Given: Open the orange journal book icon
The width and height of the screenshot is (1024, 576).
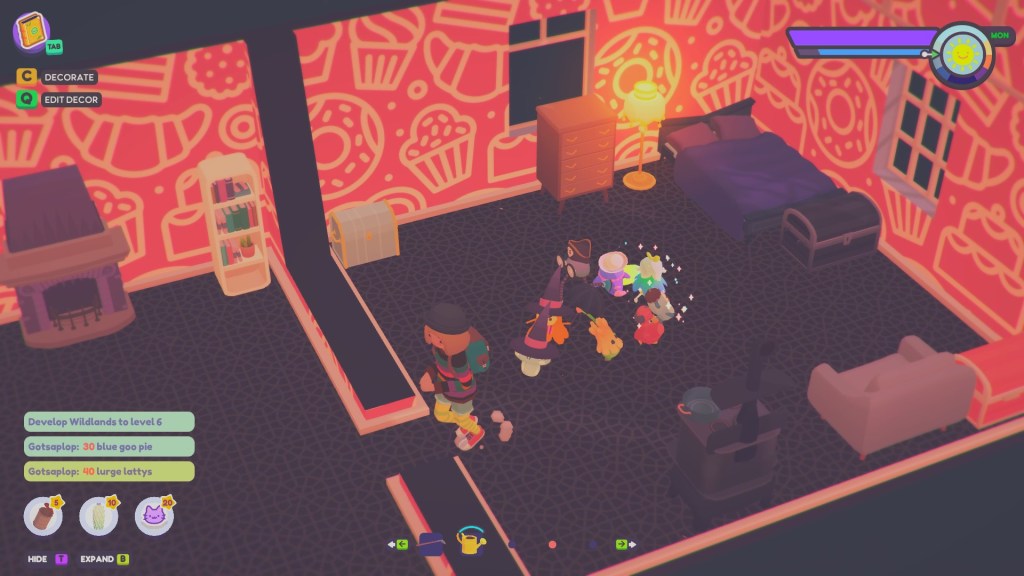Looking at the screenshot, I should 32,31.
